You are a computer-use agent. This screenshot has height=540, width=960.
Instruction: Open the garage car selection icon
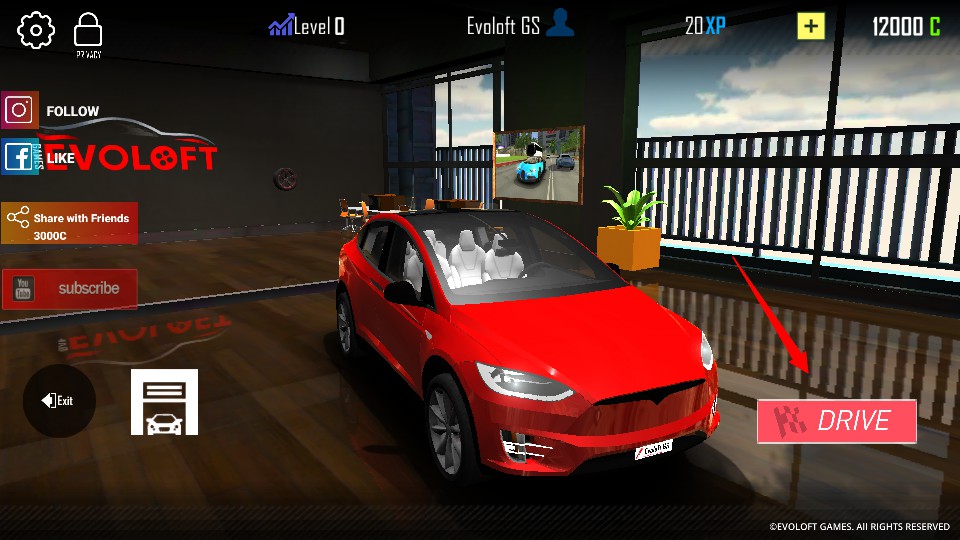[164, 402]
